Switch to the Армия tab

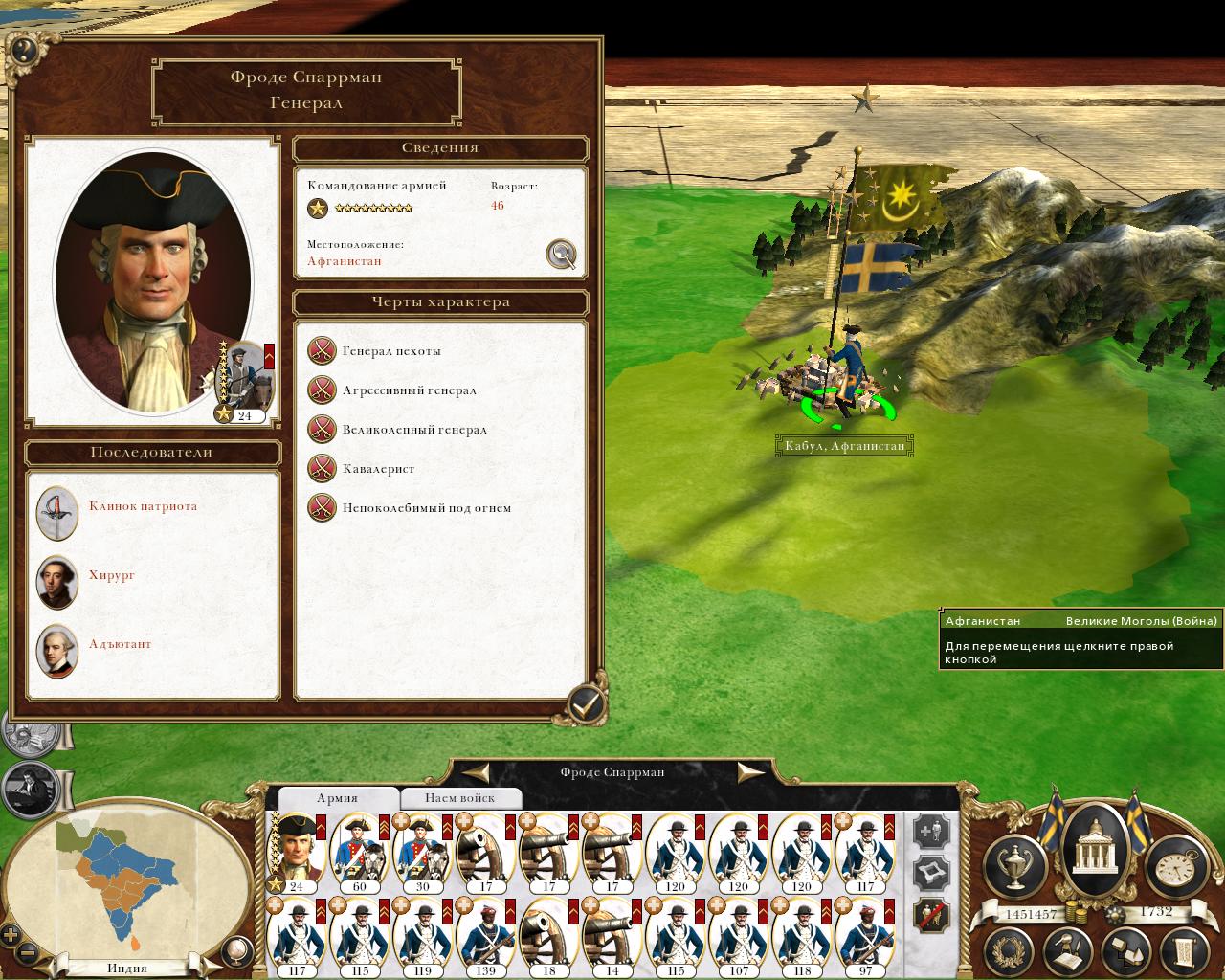(337, 798)
